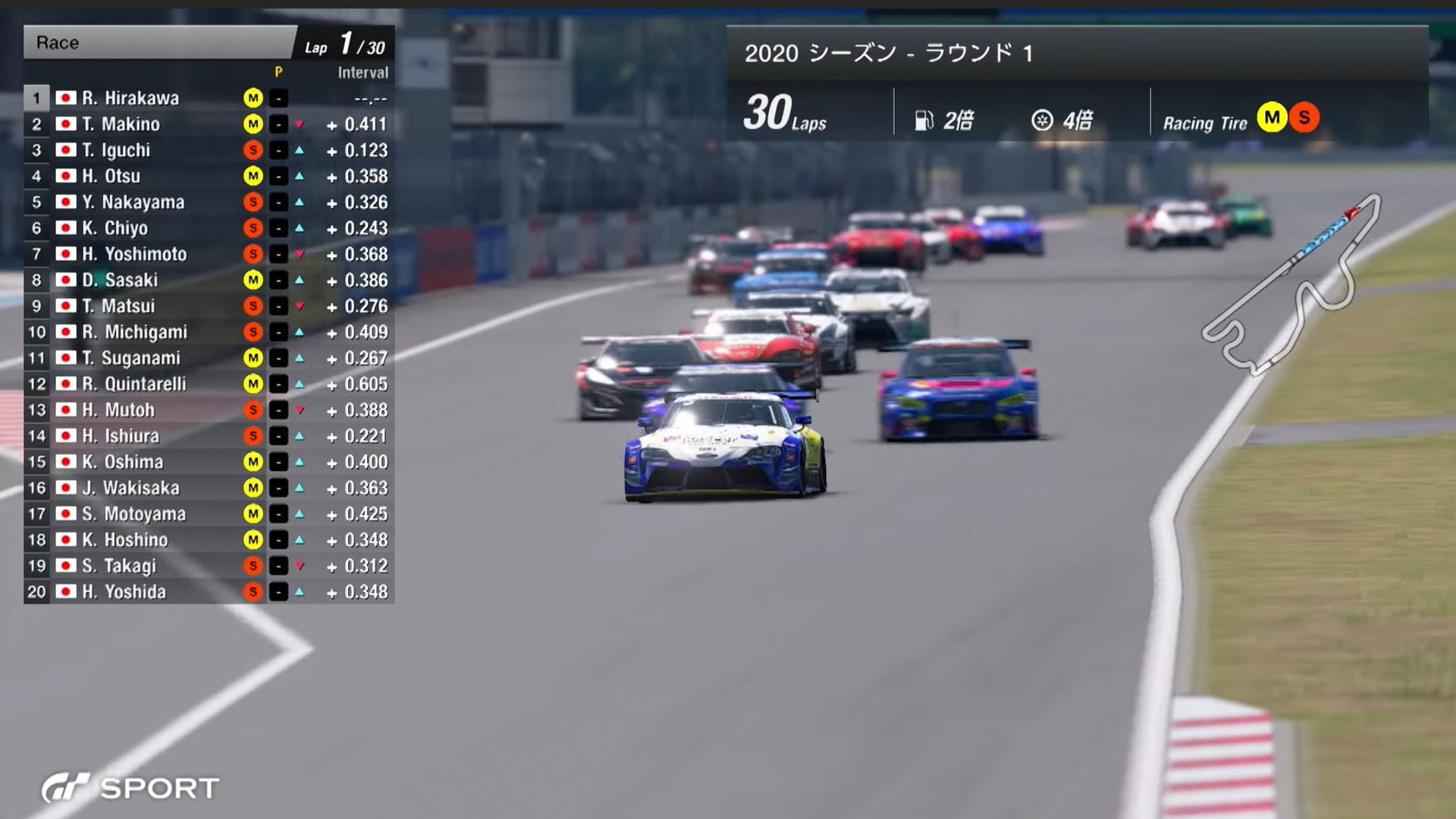
Task: Click the orange Soft racing tire icon
Action: tap(1304, 118)
